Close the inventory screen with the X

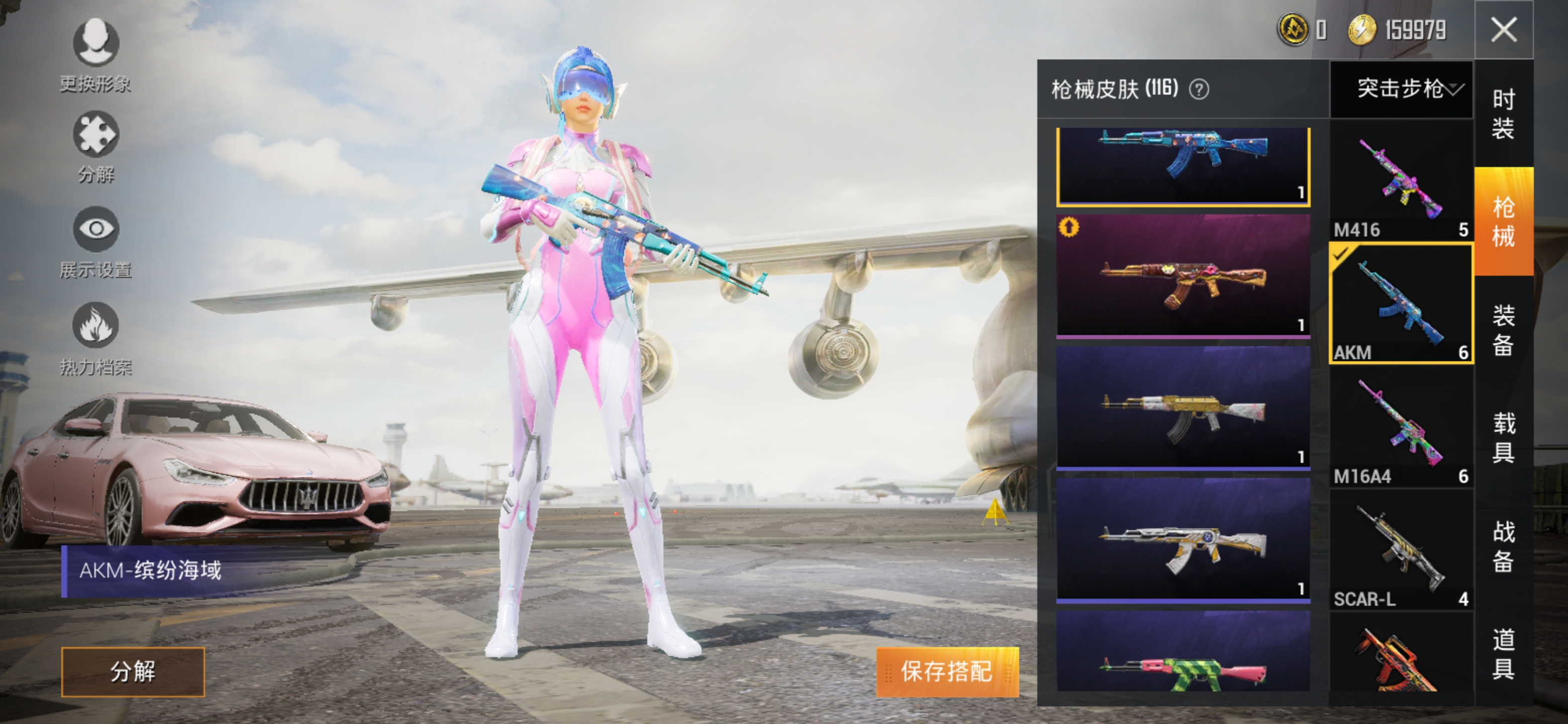pos(1504,29)
